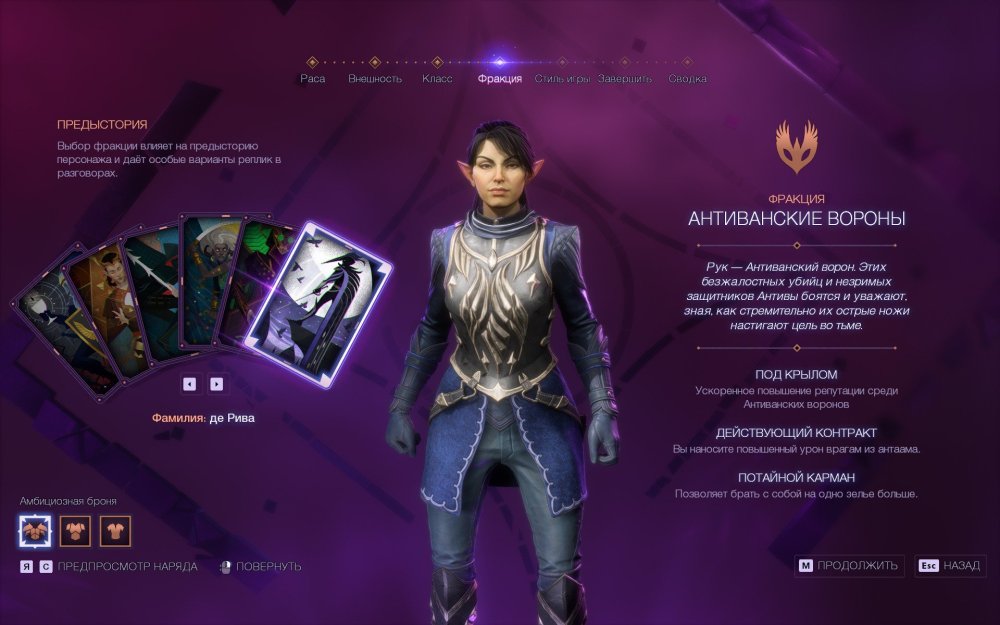The width and height of the screenshot is (1000, 625).
Task: Go back with the Назад button
Action: coord(949,566)
